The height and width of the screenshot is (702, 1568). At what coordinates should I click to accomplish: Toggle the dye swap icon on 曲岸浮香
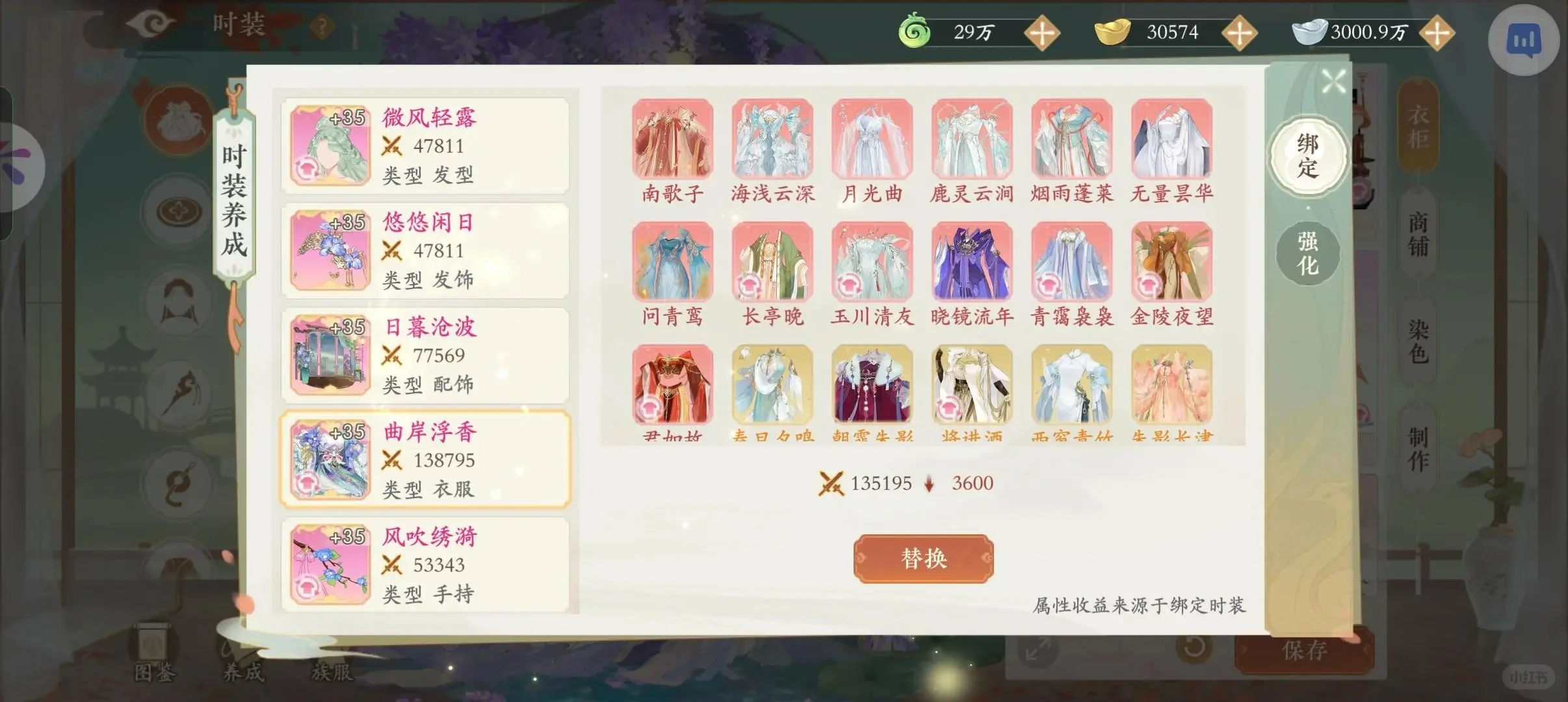click(x=307, y=484)
